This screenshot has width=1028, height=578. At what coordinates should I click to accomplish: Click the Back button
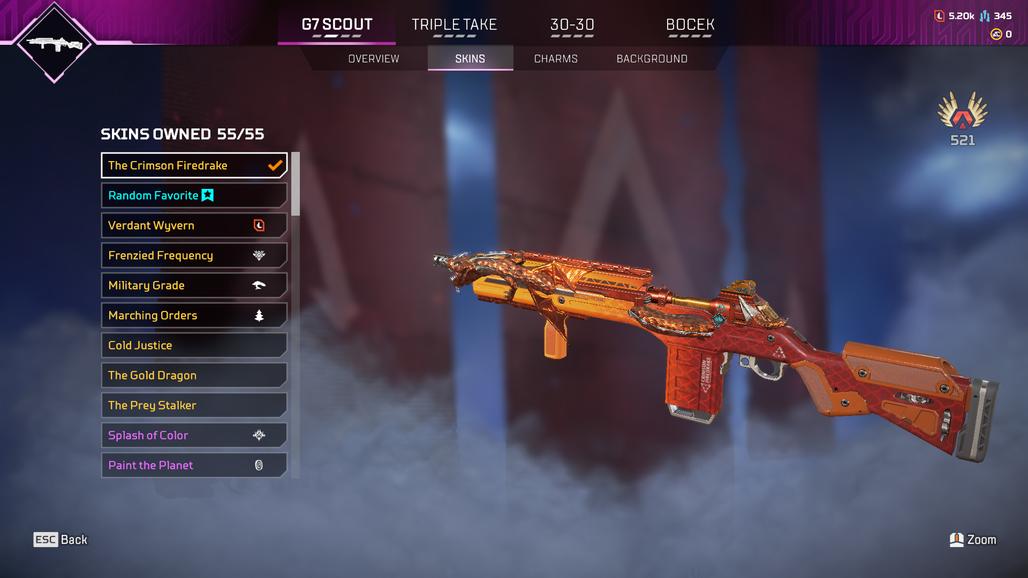(61, 540)
